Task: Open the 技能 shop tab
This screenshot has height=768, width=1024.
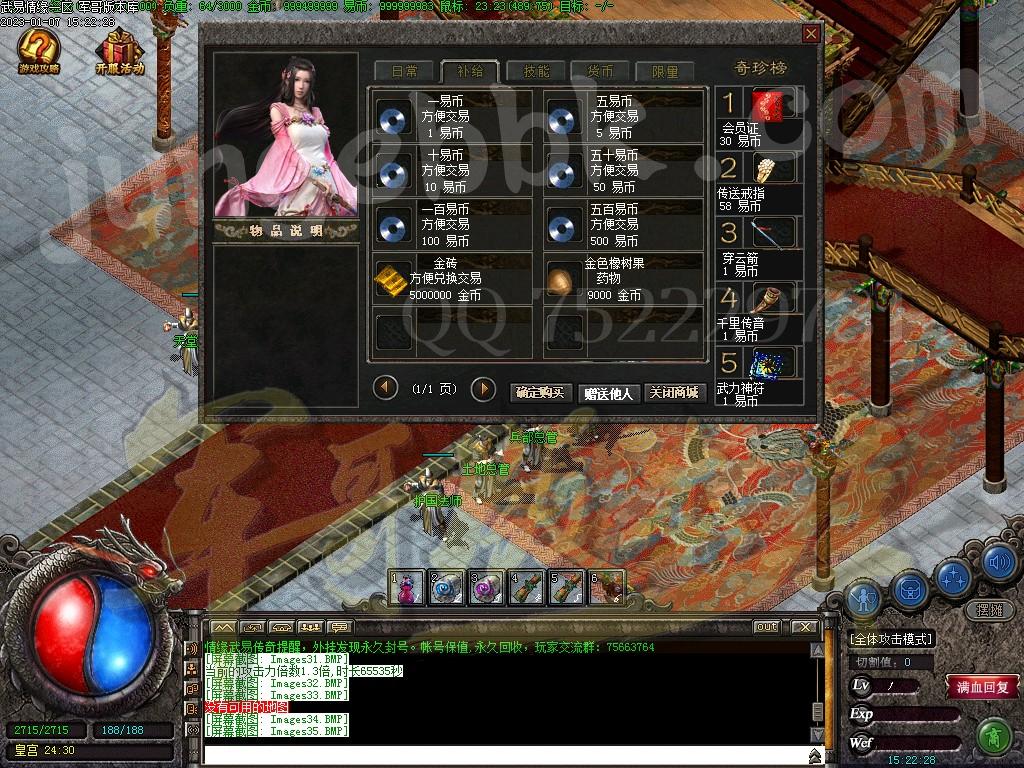Action: click(536, 72)
